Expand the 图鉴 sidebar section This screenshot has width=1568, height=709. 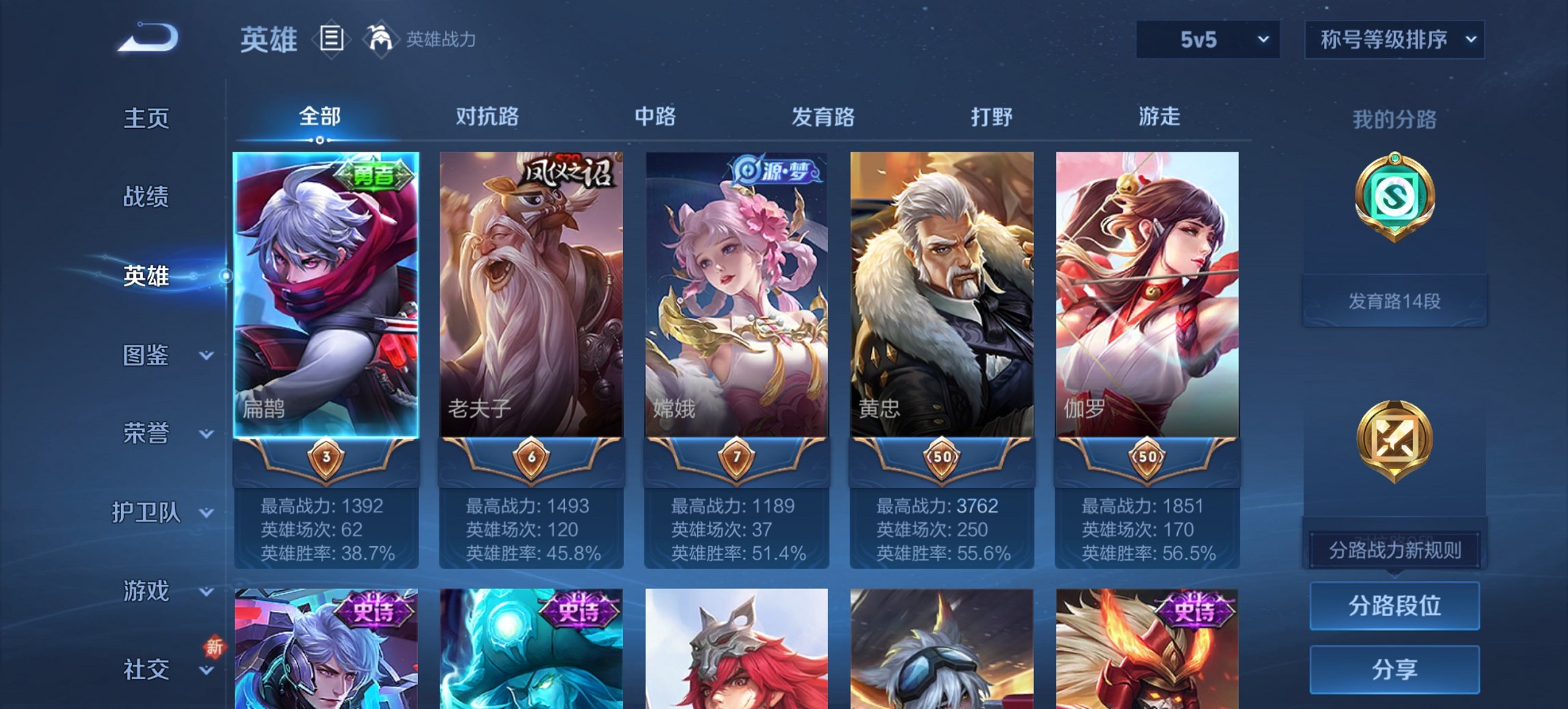146,356
